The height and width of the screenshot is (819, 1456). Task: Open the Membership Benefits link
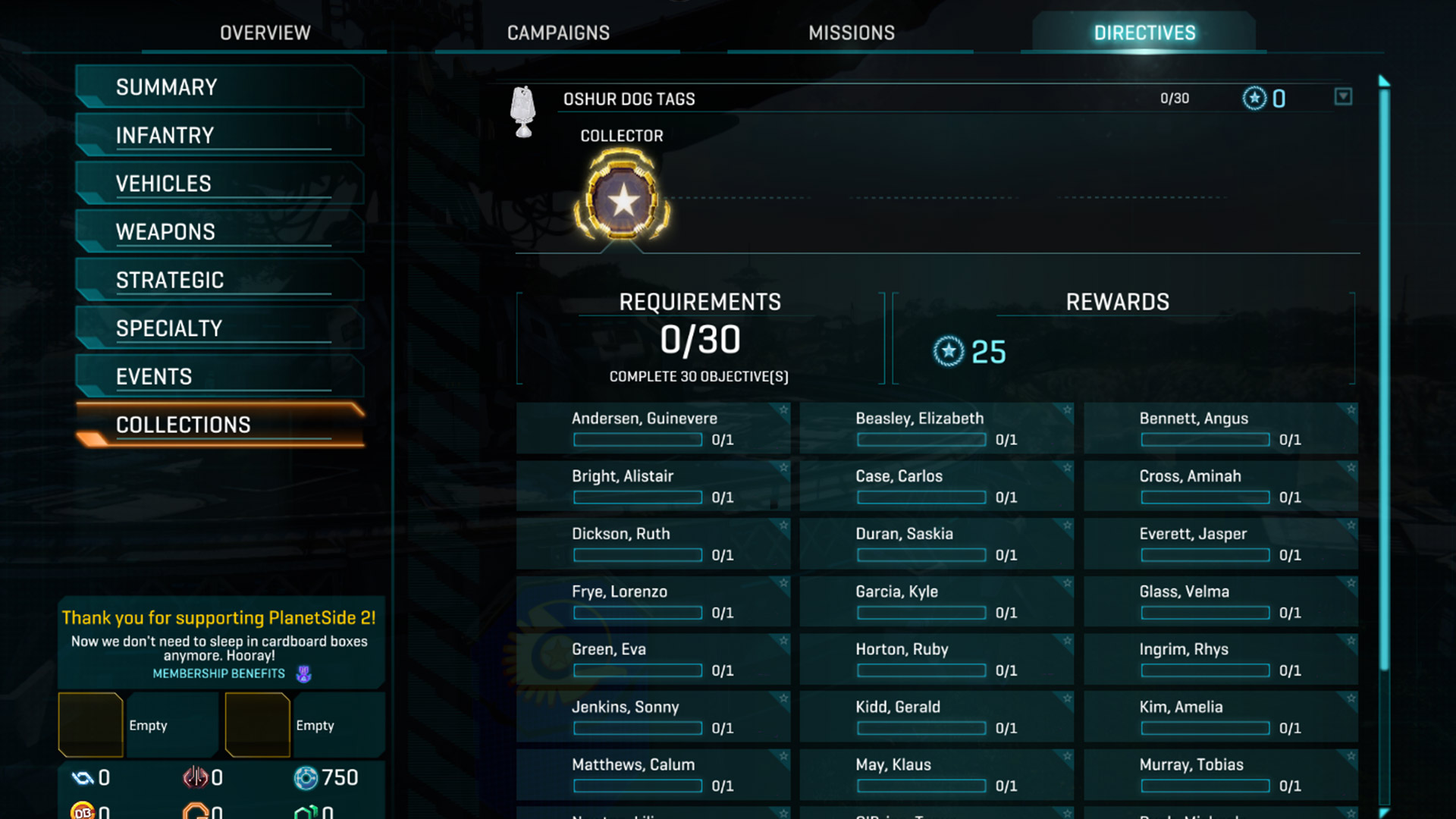(x=219, y=673)
